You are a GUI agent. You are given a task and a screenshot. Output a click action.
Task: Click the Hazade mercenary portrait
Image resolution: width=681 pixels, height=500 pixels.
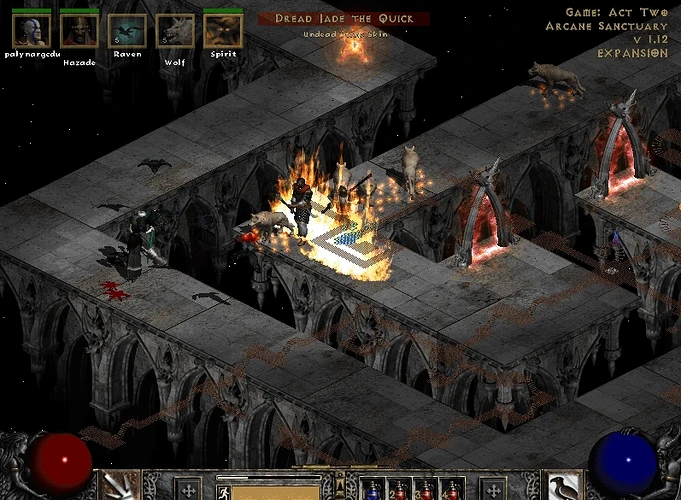[x=79, y=30]
